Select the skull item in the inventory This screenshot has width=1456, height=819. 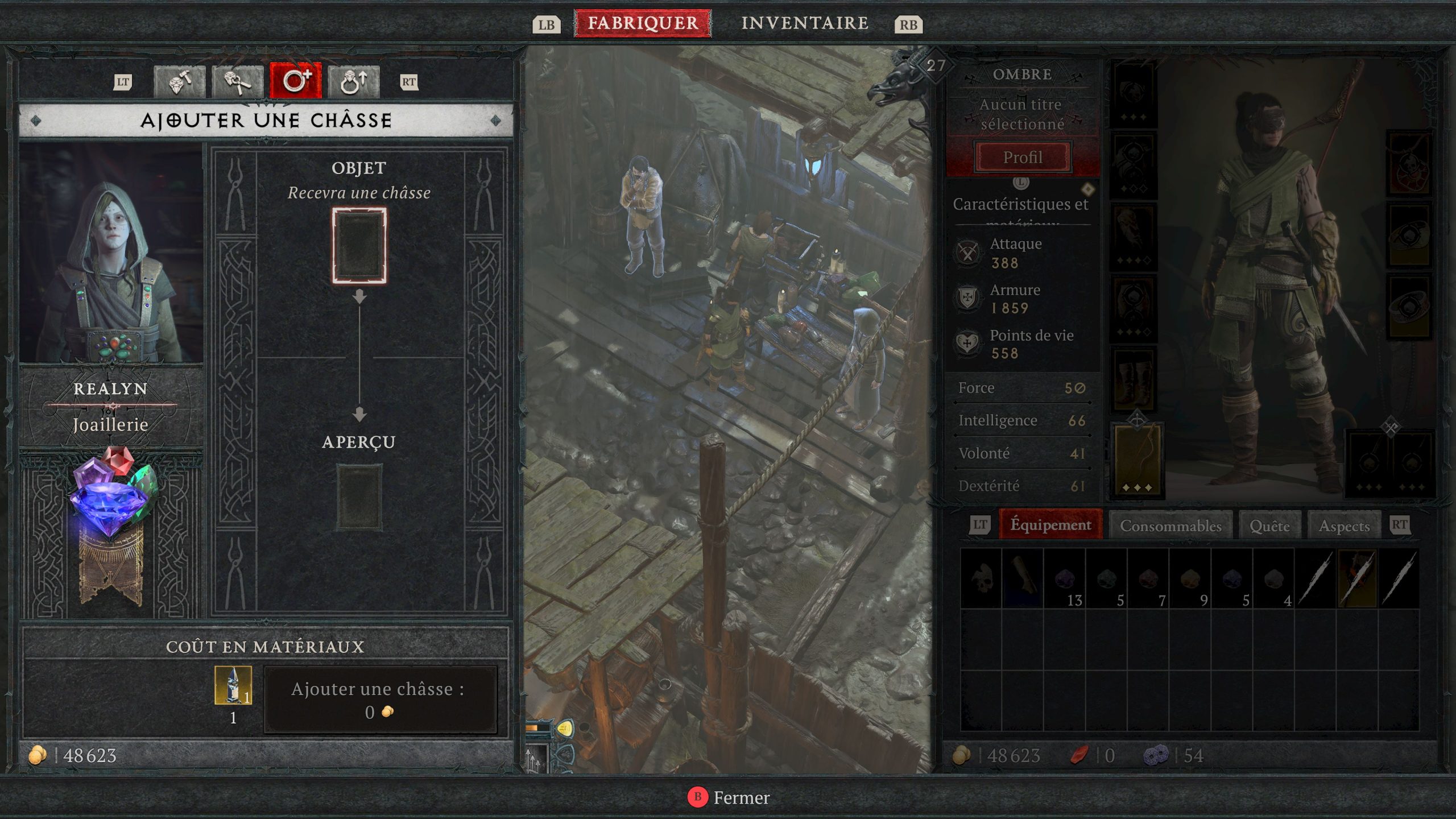point(981,578)
